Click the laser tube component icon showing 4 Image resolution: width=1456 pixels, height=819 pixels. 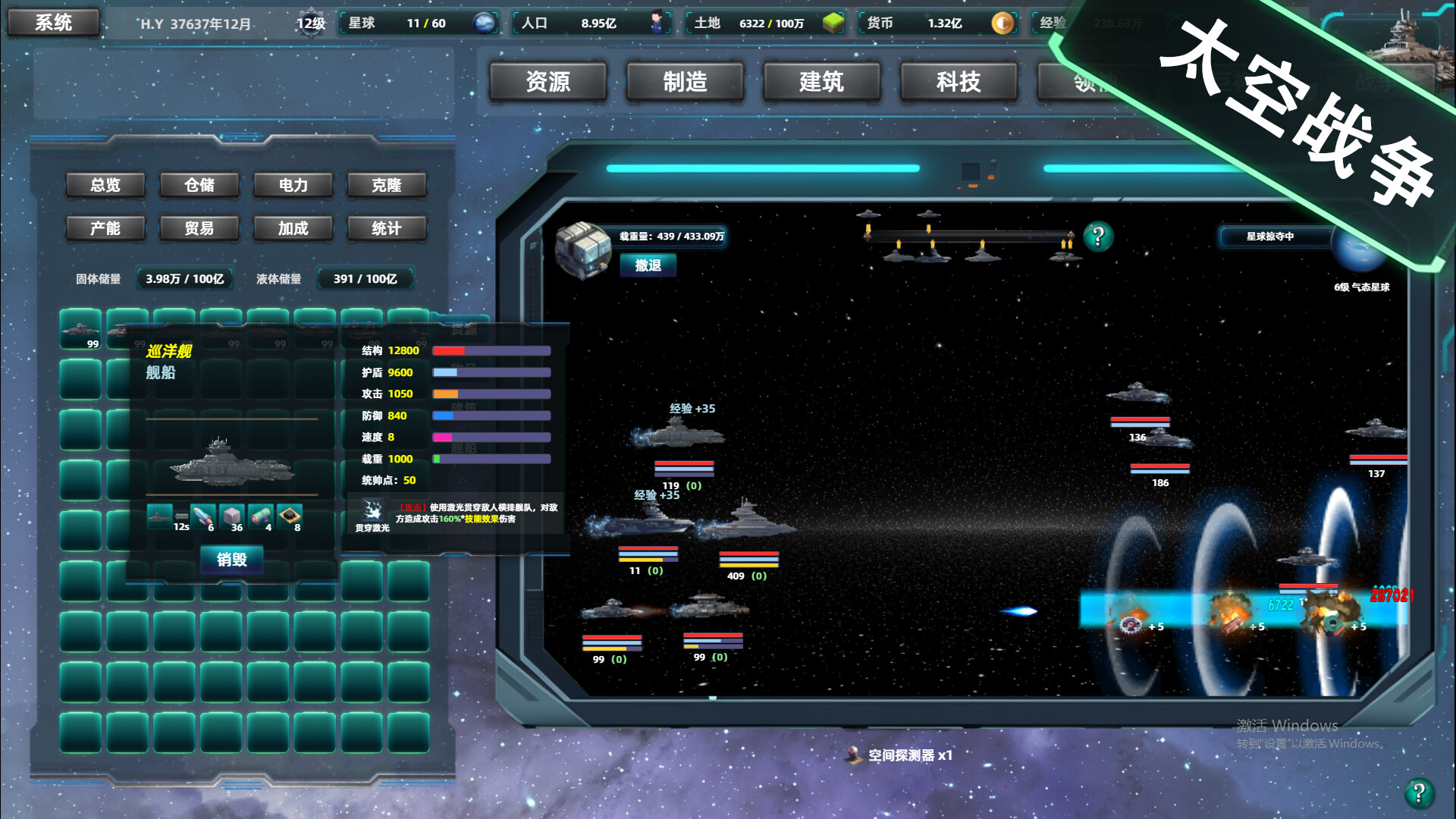[261, 516]
